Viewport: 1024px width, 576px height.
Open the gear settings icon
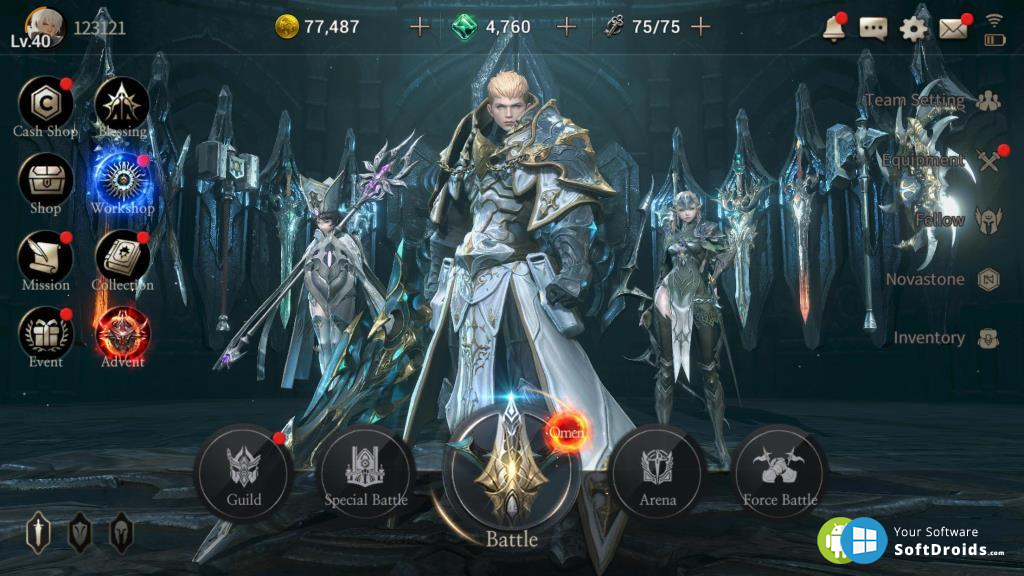point(913,28)
